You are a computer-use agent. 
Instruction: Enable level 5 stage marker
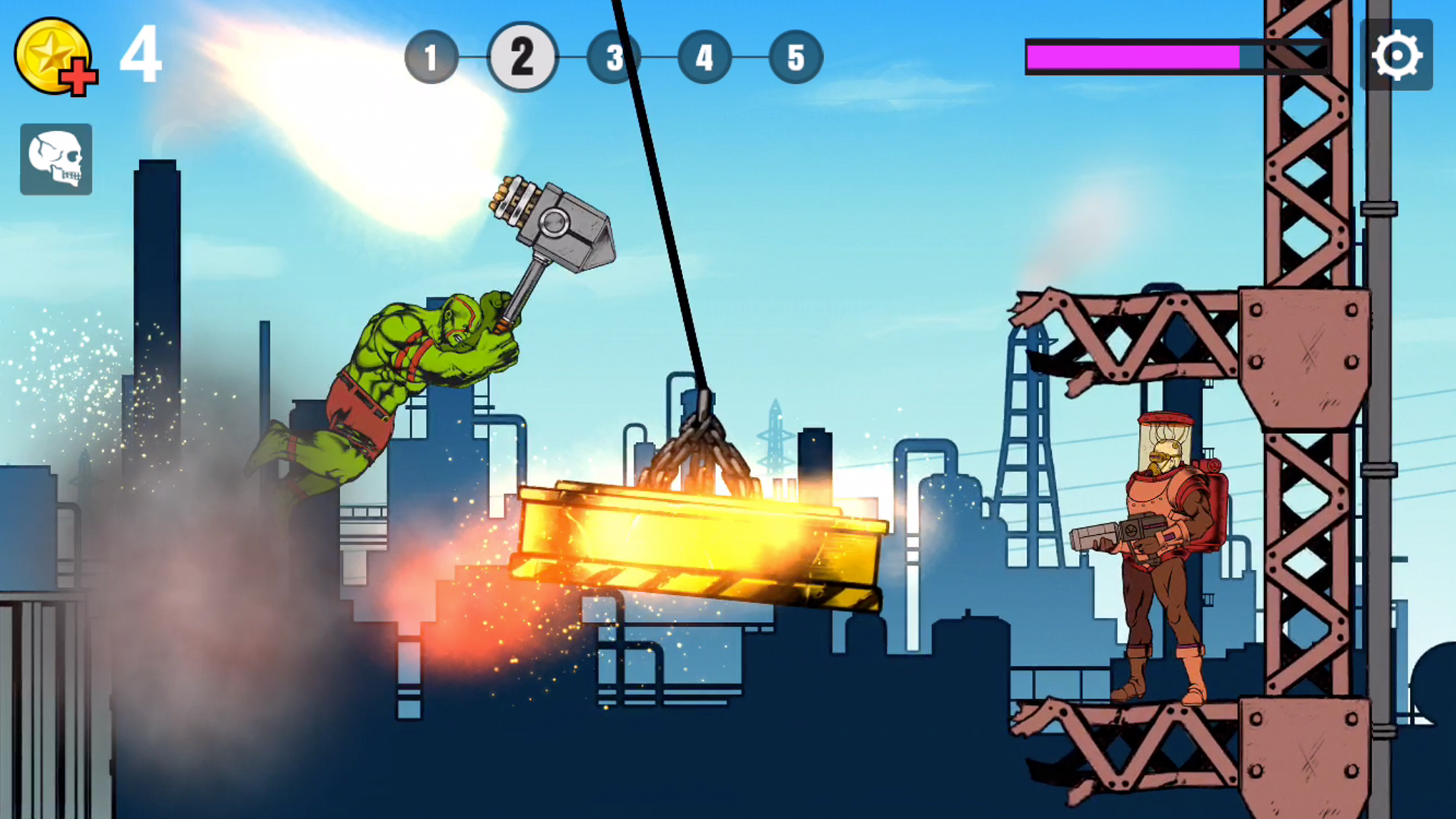point(796,58)
